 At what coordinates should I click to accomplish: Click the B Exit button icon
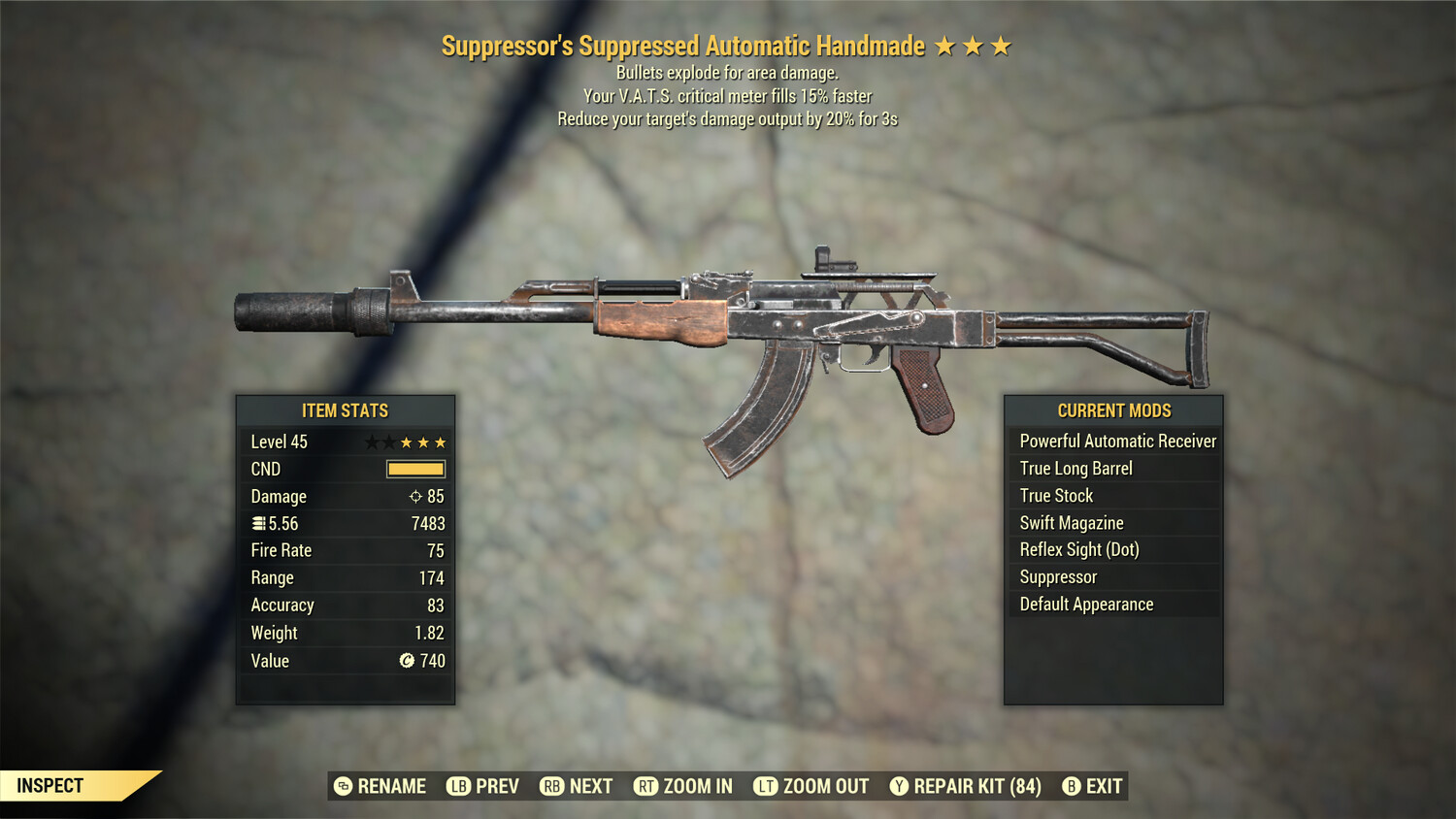click(1073, 786)
